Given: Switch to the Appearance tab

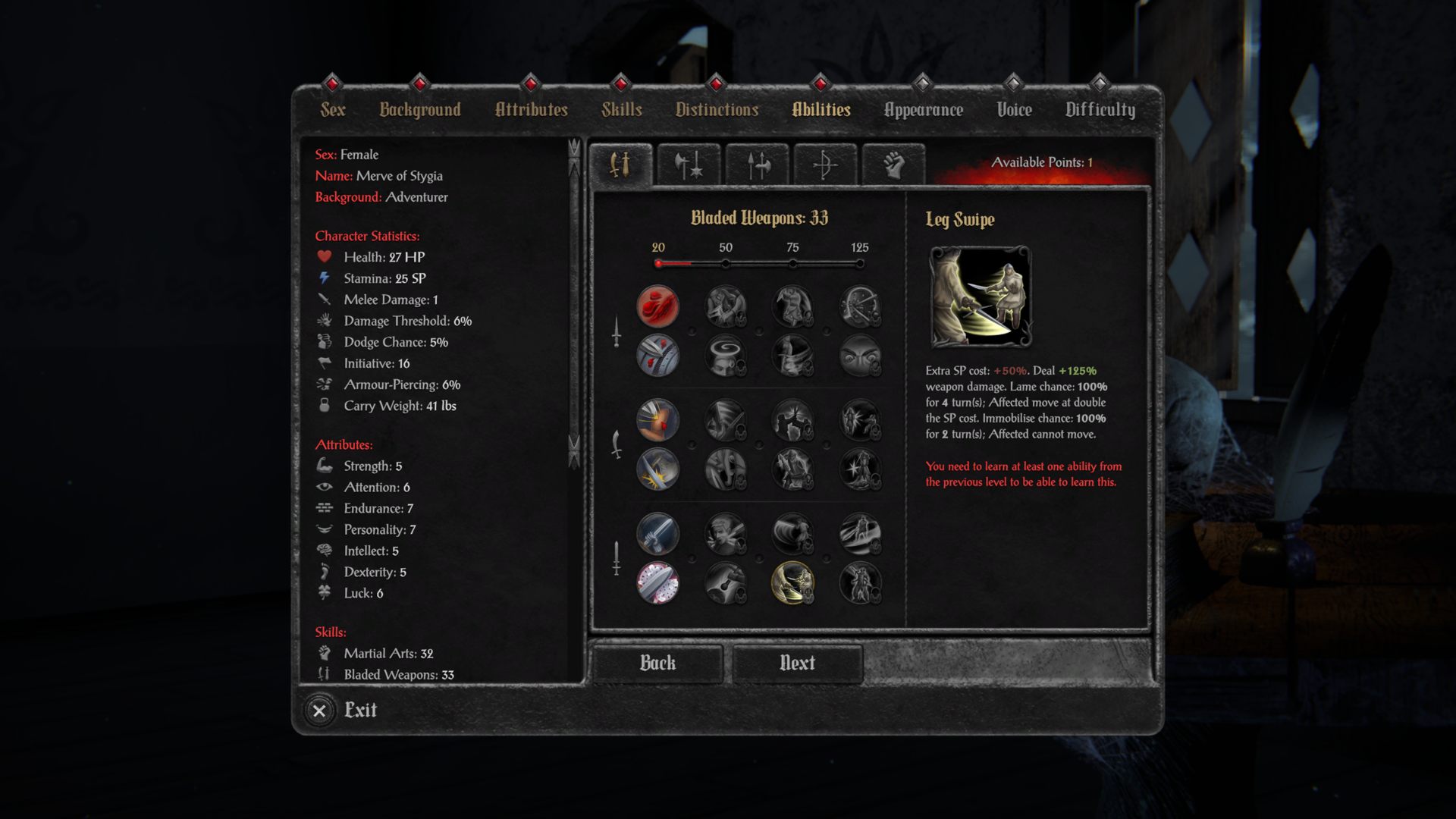Looking at the screenshot, I should tap(923, 110).
